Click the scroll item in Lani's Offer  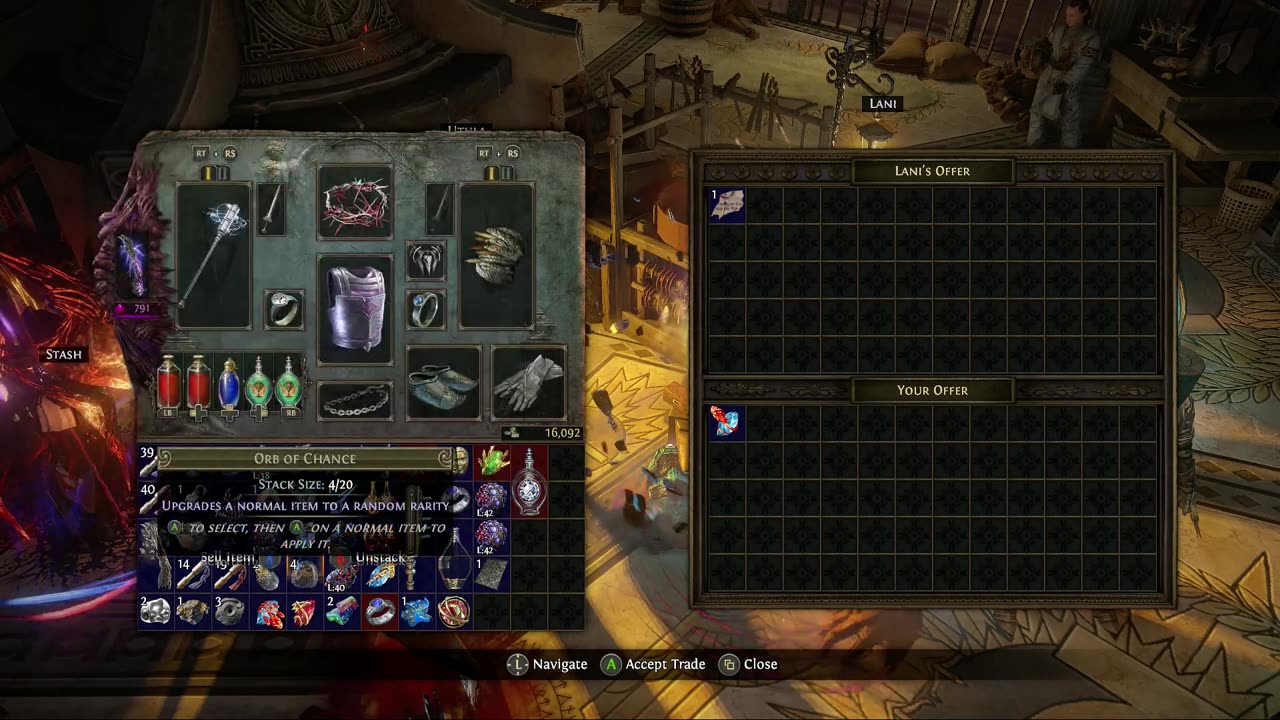tap(727, 205)
